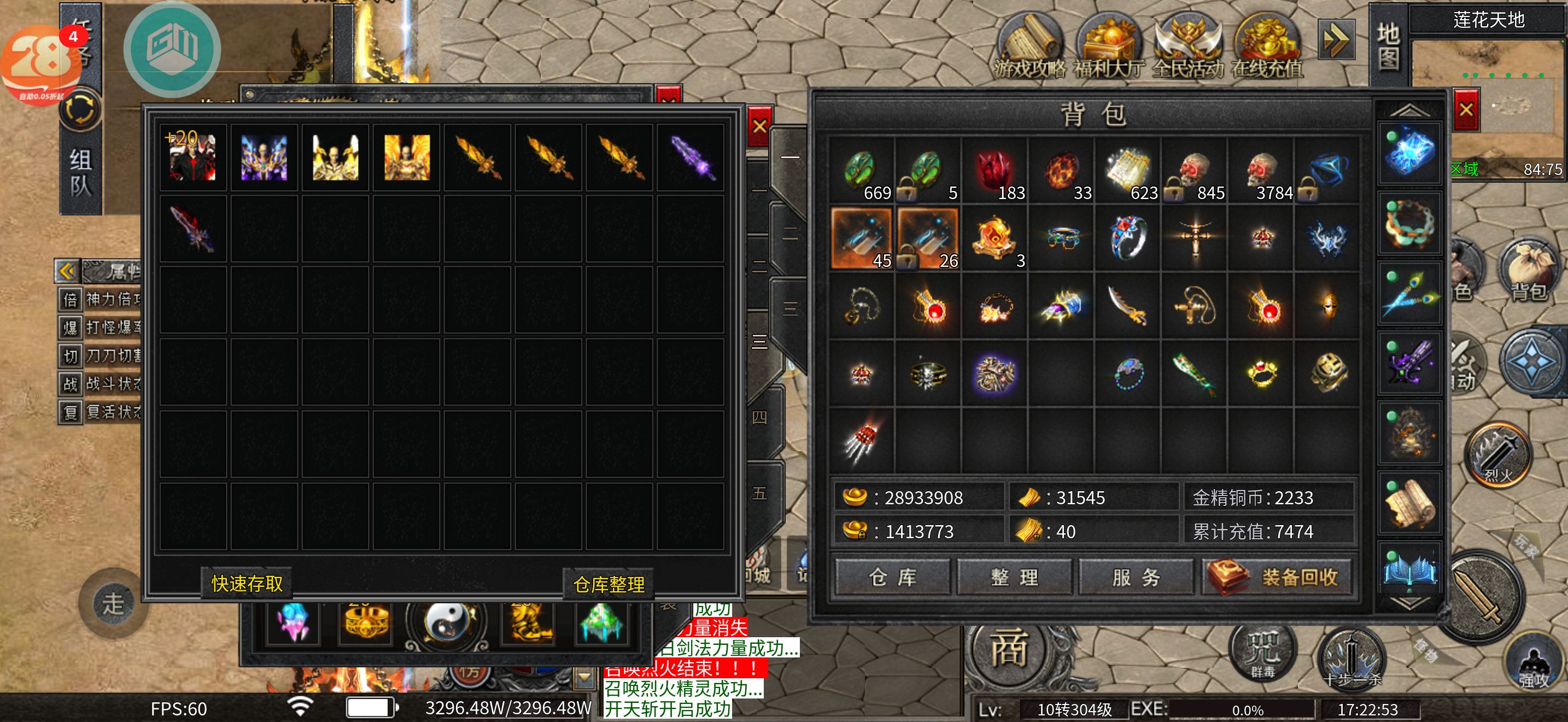Close the 背包 backpack panel

[x=1466, y=109]
